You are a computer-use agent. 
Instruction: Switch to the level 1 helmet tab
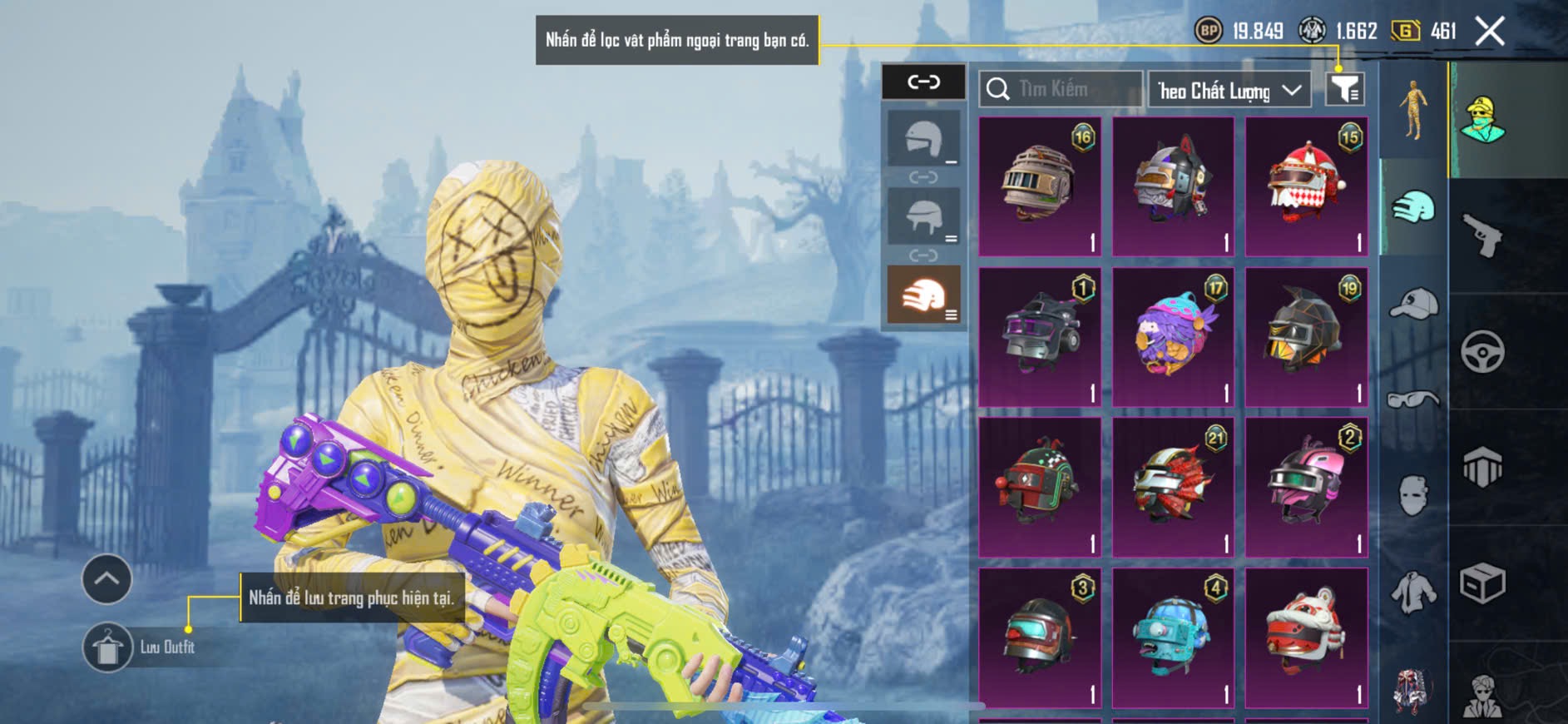(923, 139)
